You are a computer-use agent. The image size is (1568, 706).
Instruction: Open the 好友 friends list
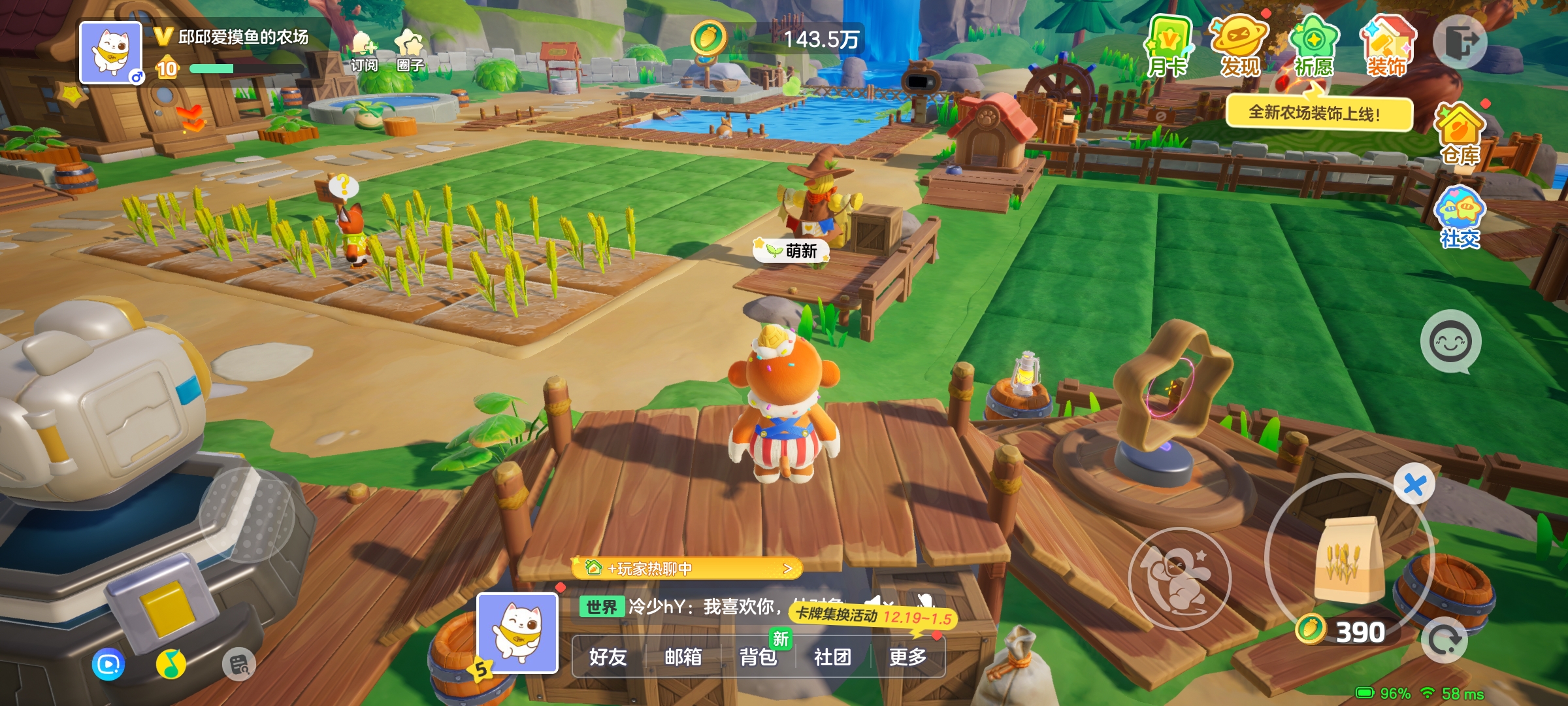608,656
